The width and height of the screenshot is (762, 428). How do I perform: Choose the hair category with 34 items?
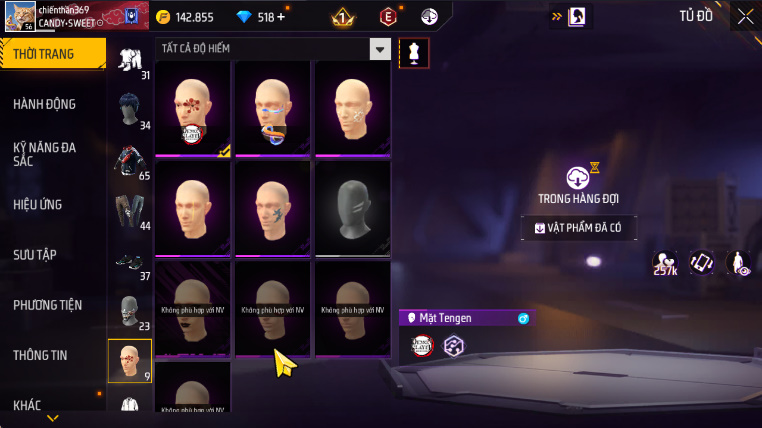130,108
